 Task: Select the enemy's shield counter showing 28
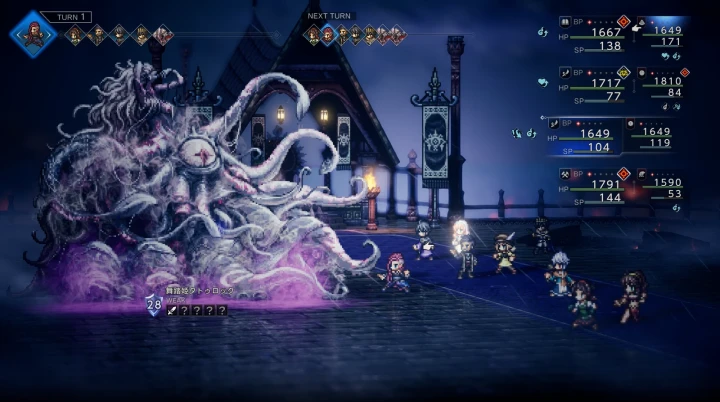pyautogui.click(x=154, y=306)
